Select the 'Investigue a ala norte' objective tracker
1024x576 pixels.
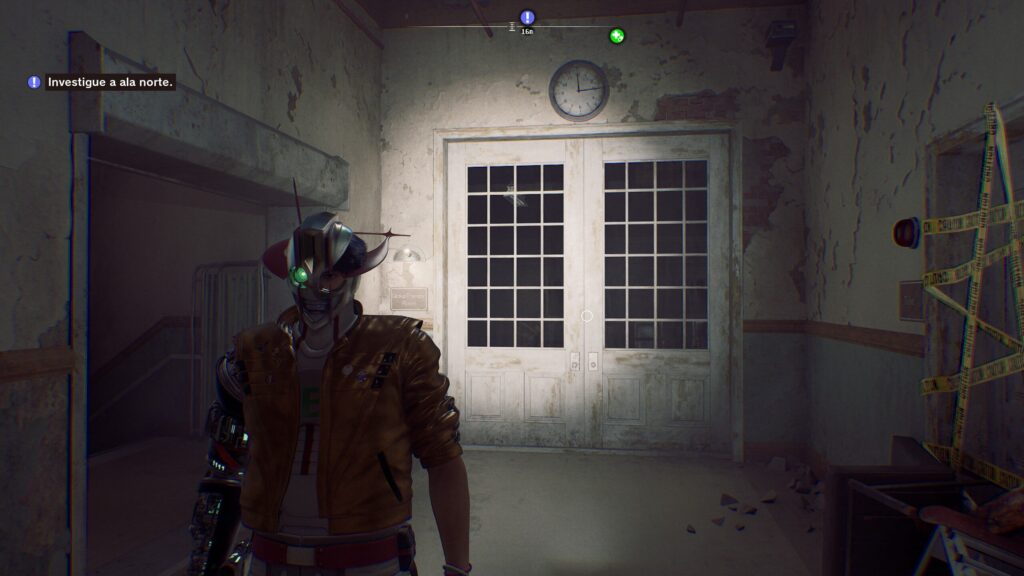coord(103,82)
